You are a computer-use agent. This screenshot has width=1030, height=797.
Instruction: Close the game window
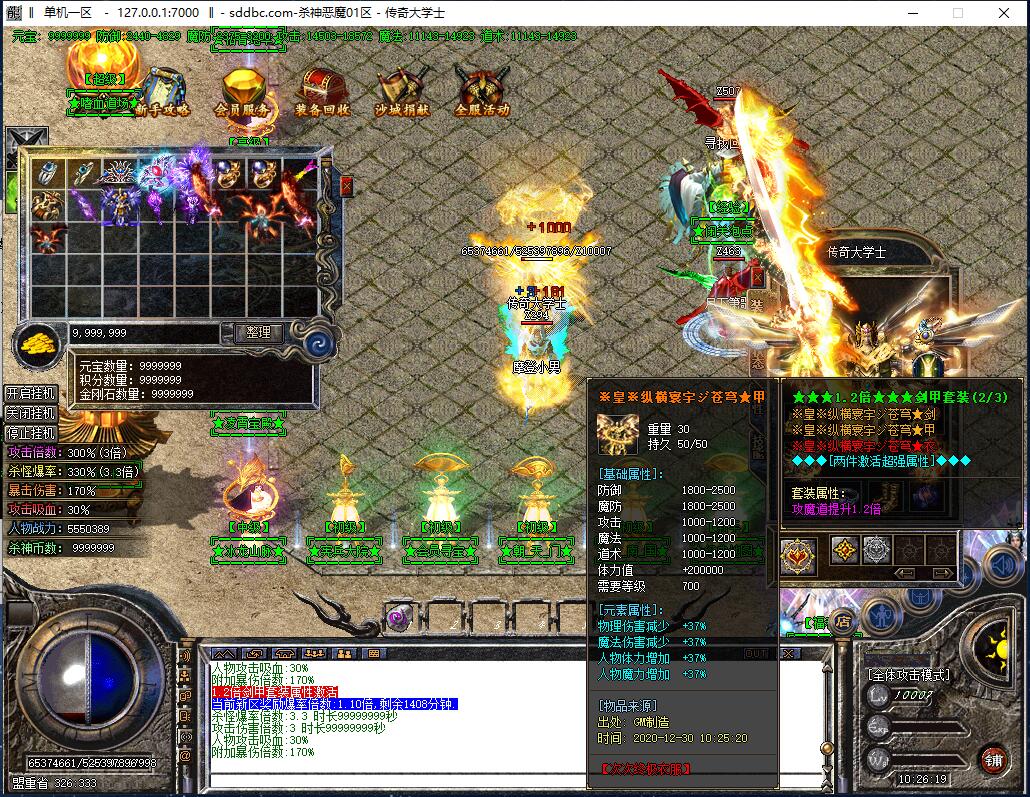pos(1004,13)
